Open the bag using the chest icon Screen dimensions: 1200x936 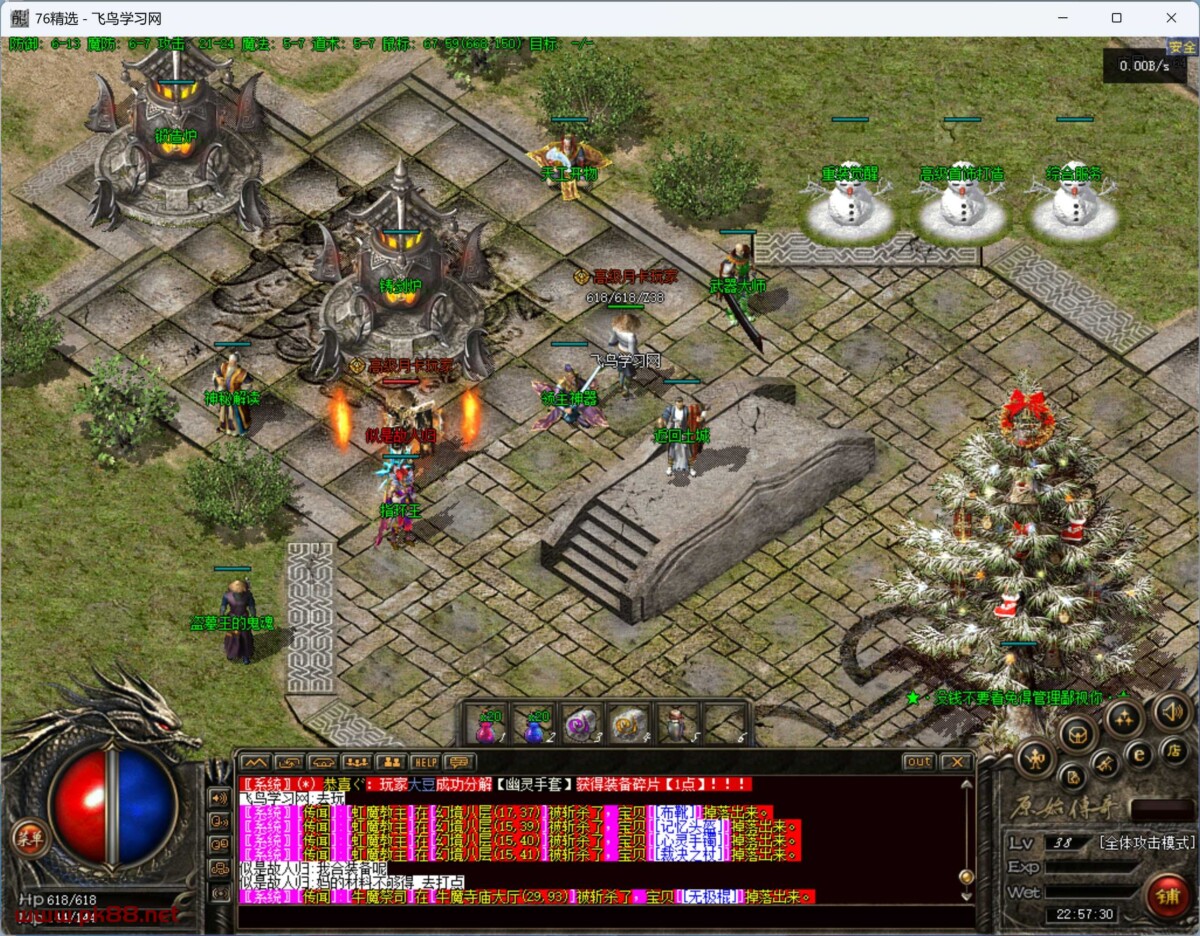[1078, 736]
